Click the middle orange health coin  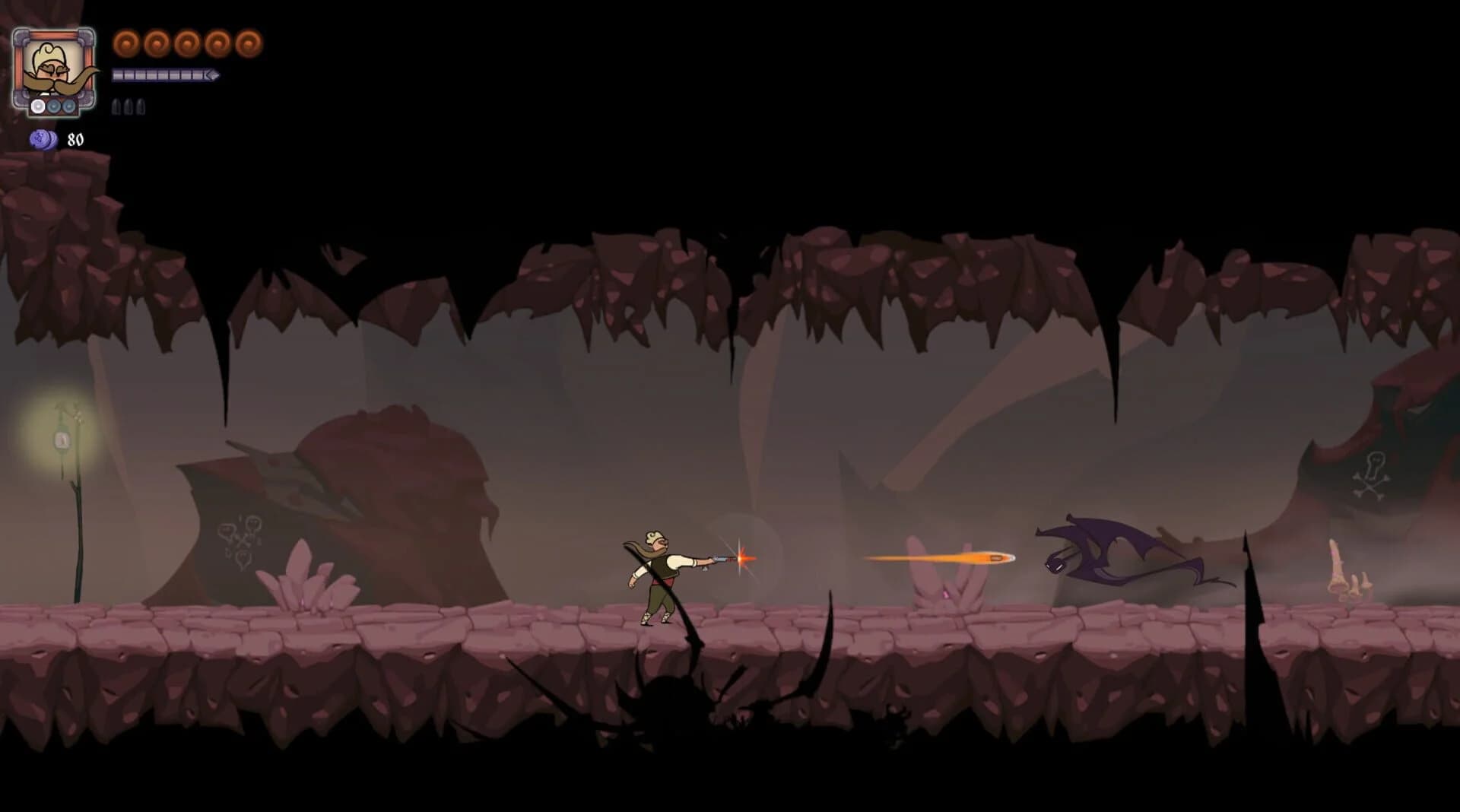click(189, 43)
